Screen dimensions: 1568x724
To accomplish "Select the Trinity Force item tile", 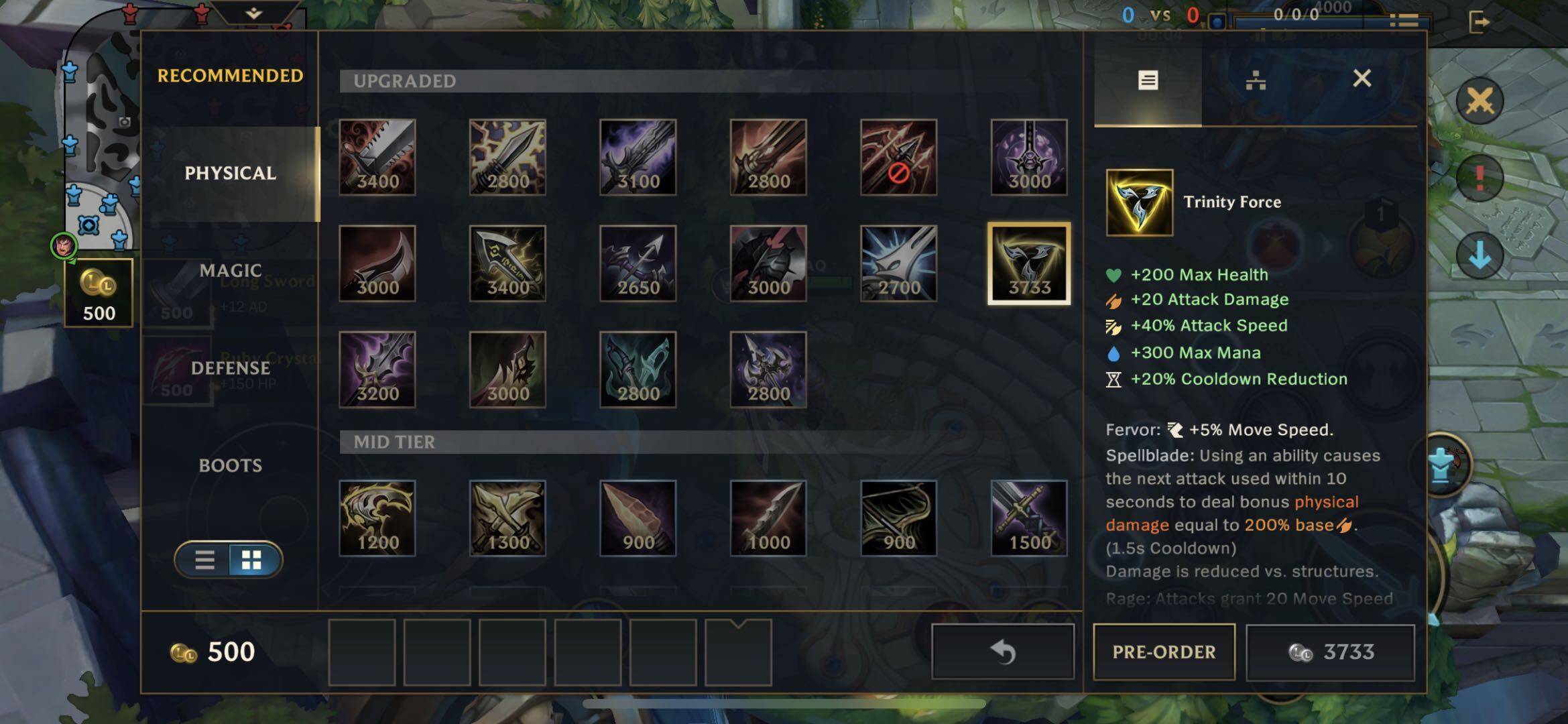I will click(x=1139, y=202).
